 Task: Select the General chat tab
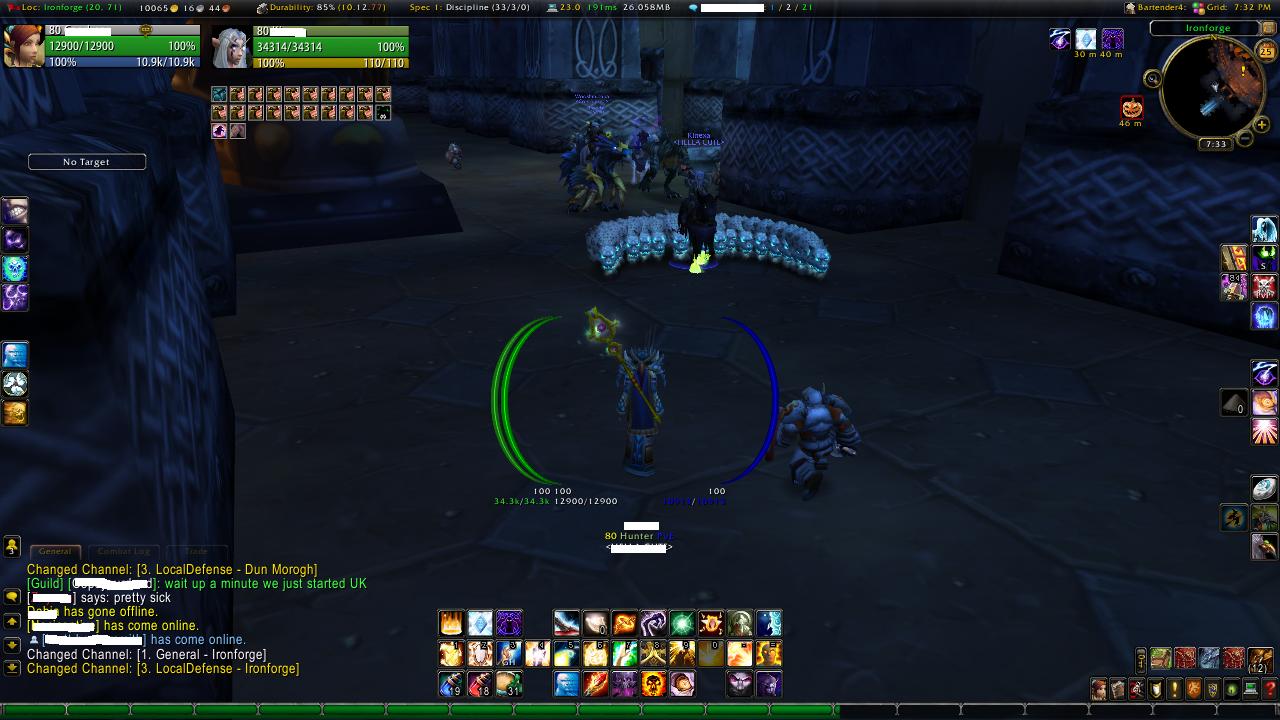tap(55, 551)
